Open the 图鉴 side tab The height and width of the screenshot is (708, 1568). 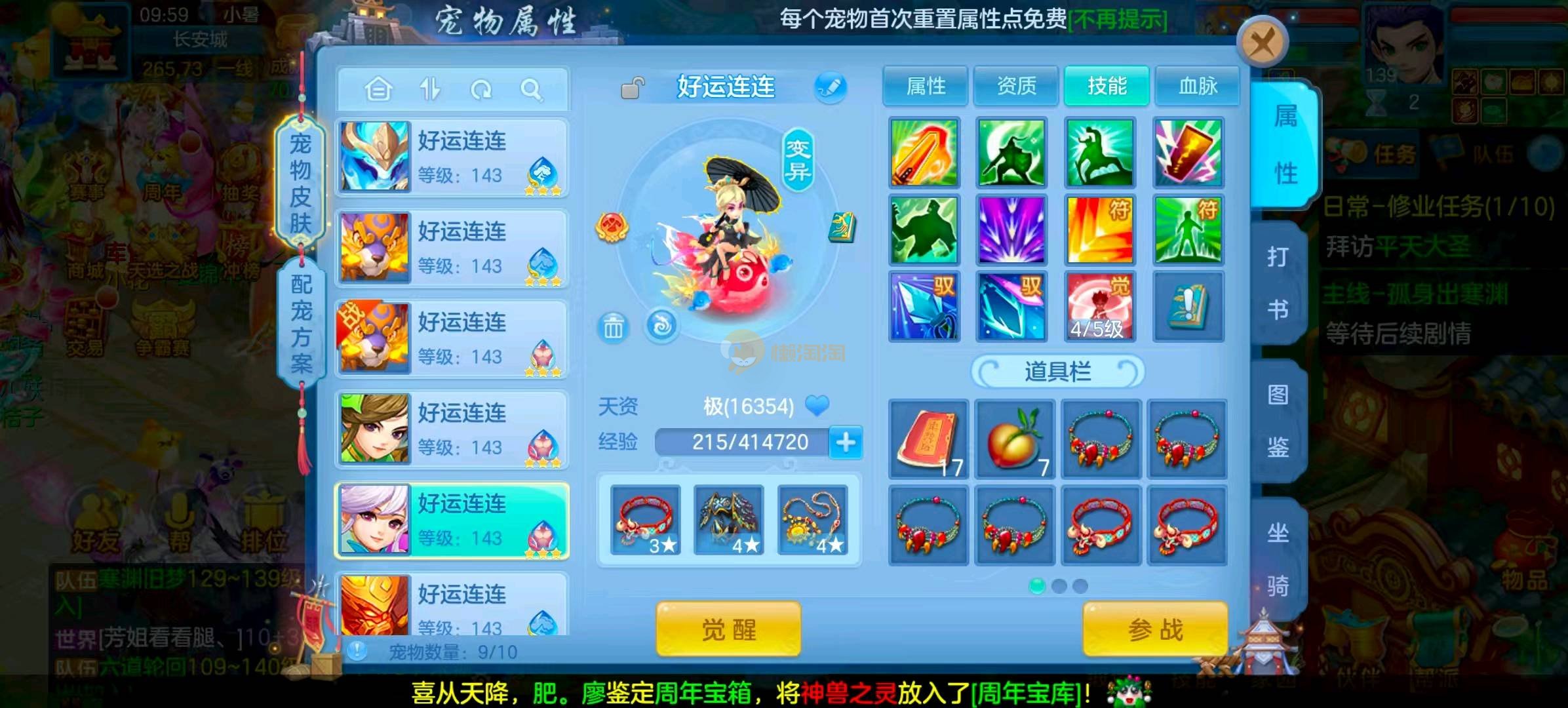[x=1278, y=421]
